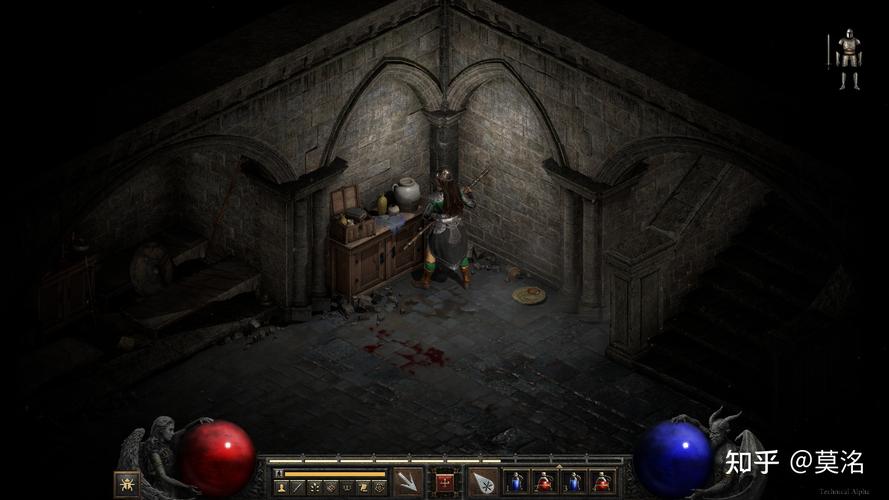Select the armored mercenary portrait
Viewport: 889px width, 500px height.
pos(848,58)
